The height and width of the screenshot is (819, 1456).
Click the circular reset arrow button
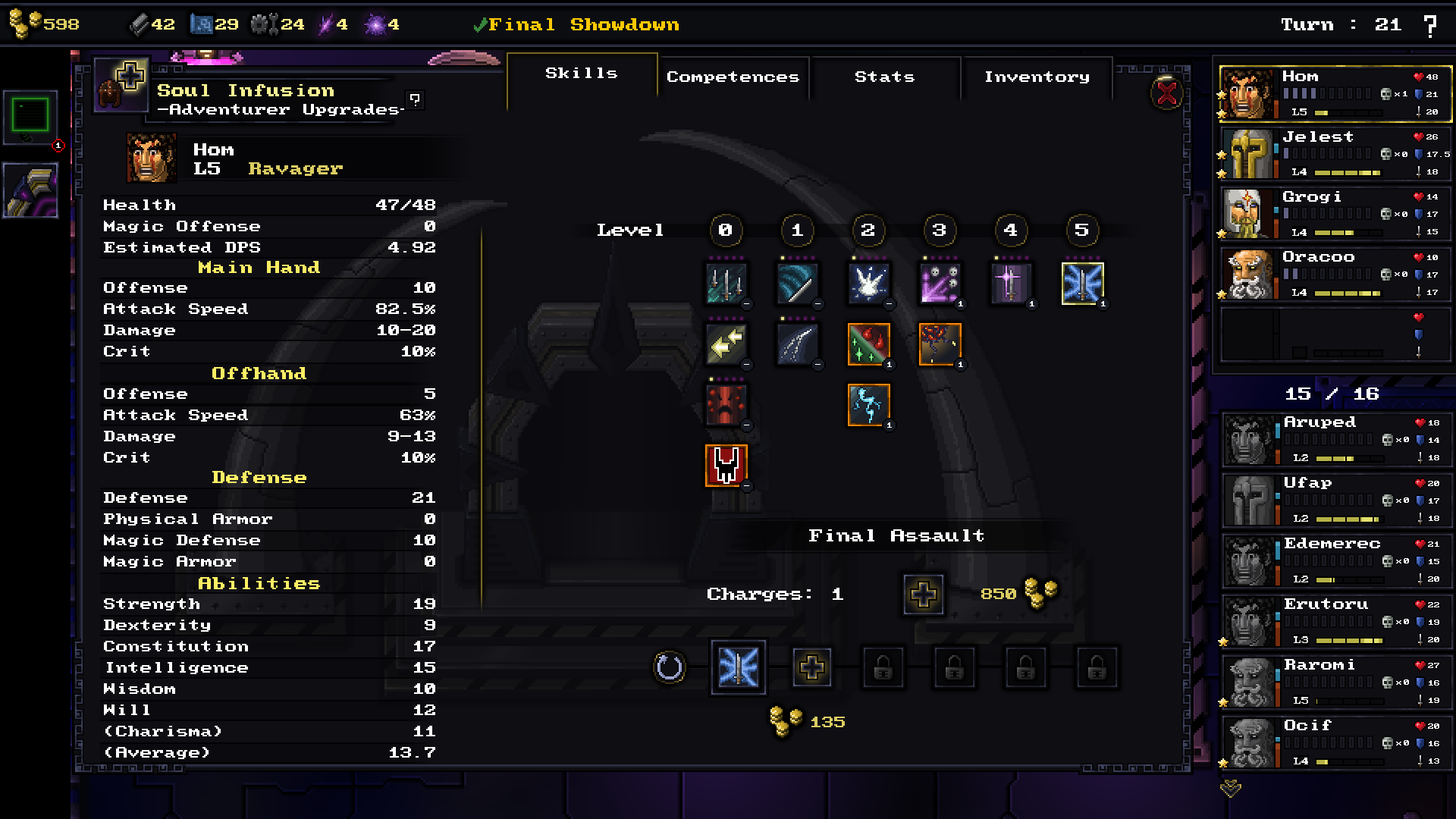point(669,668)
